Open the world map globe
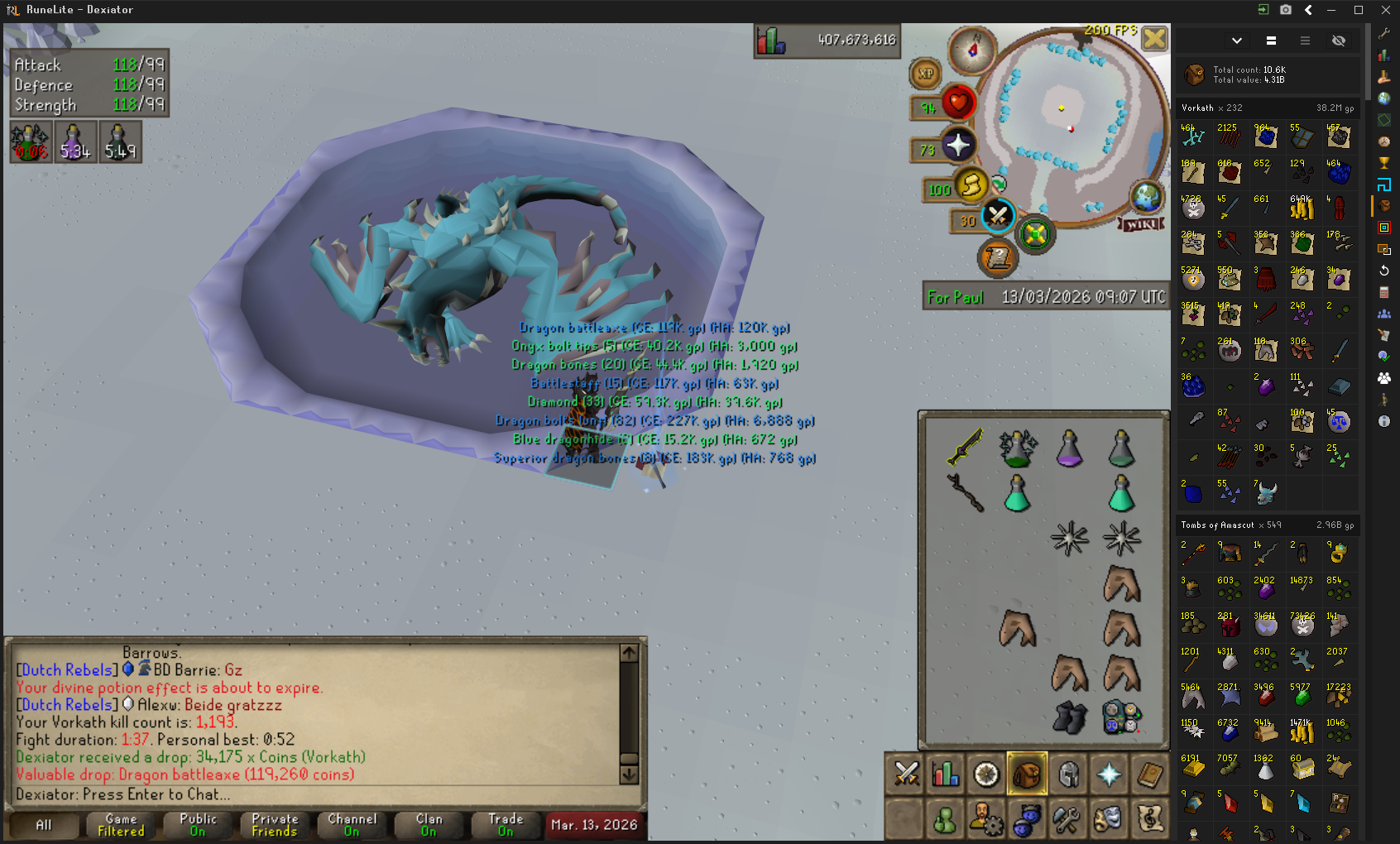 [1147, 197]
